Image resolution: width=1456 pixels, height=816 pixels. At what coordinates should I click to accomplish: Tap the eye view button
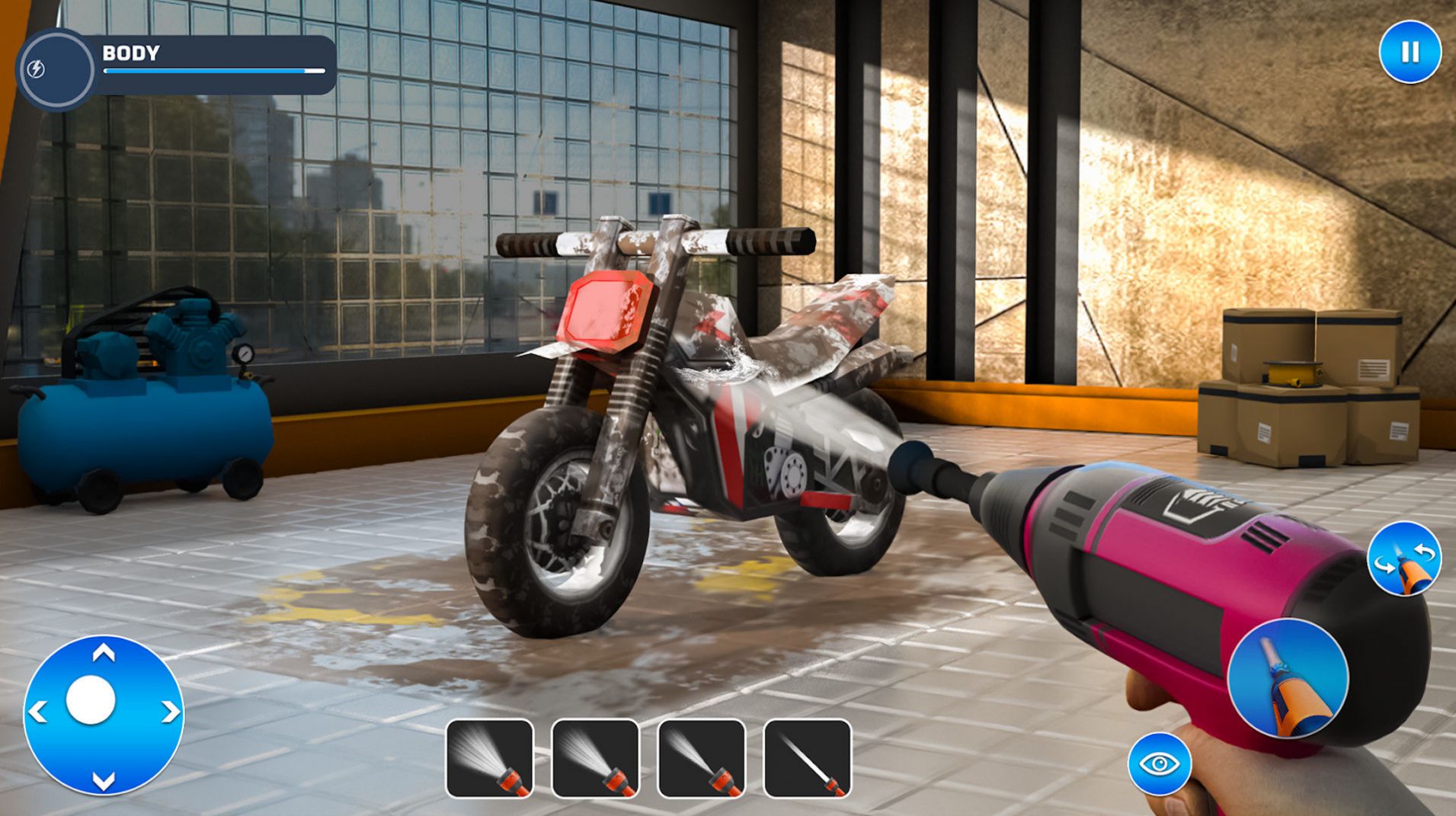pos(1159,763)
